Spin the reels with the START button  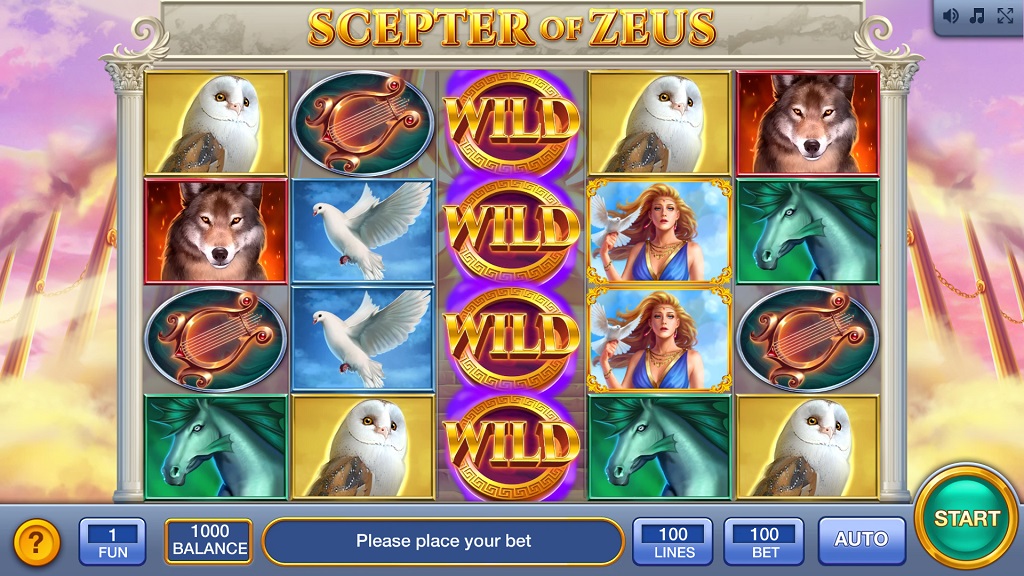(966, 518)
